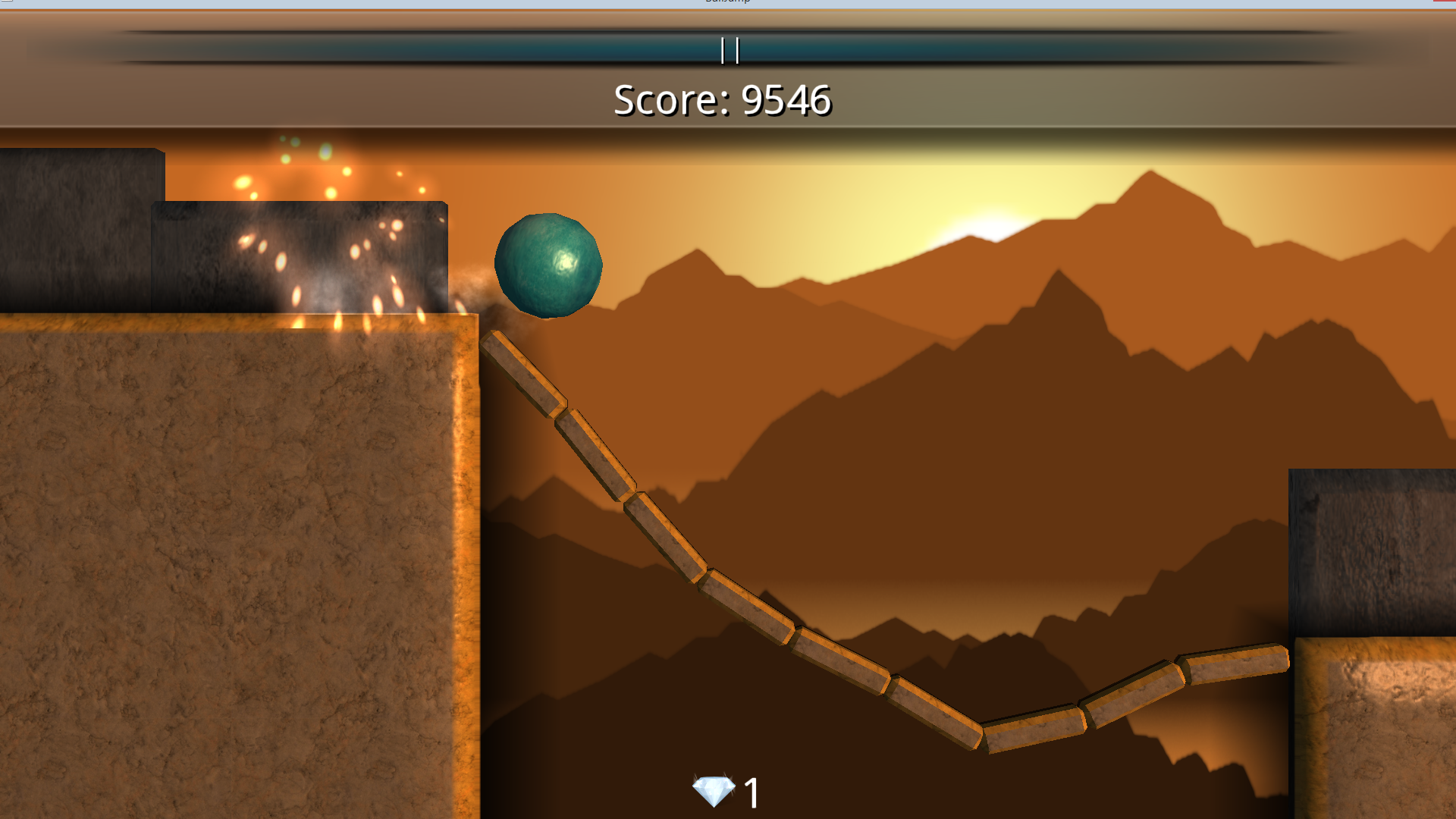Click the gem count label showing 1

(751, 792)
